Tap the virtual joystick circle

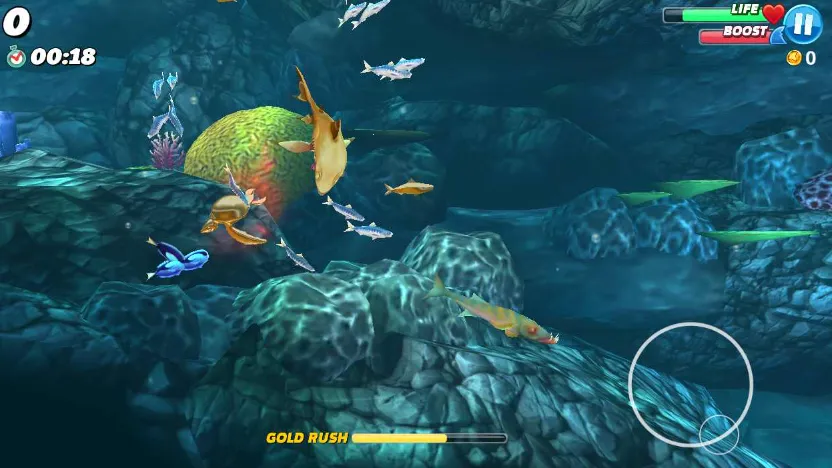(x=690, y=384)
